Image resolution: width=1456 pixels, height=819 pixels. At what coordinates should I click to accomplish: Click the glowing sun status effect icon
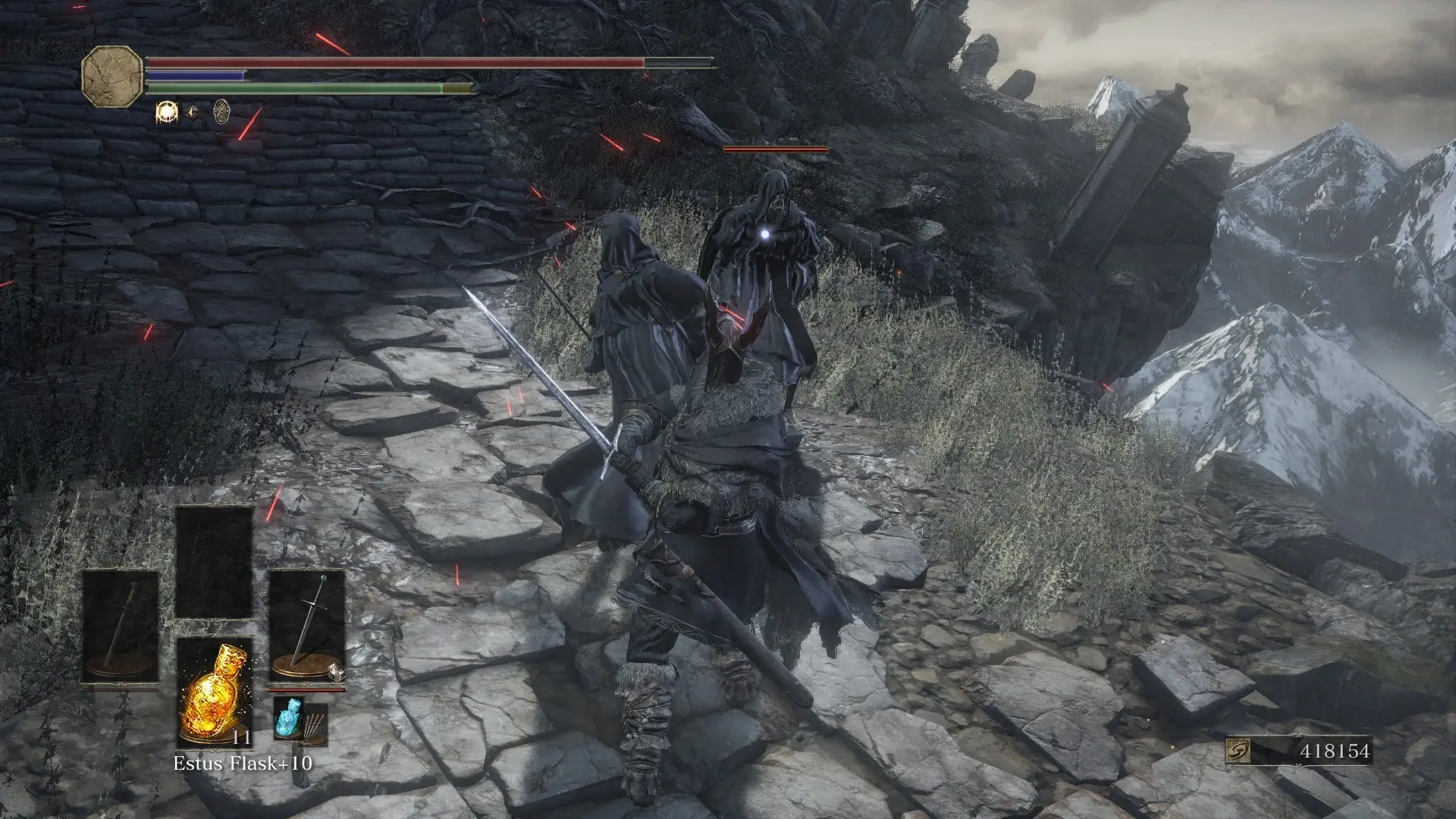pyautogui.click(x=166, y=112)
